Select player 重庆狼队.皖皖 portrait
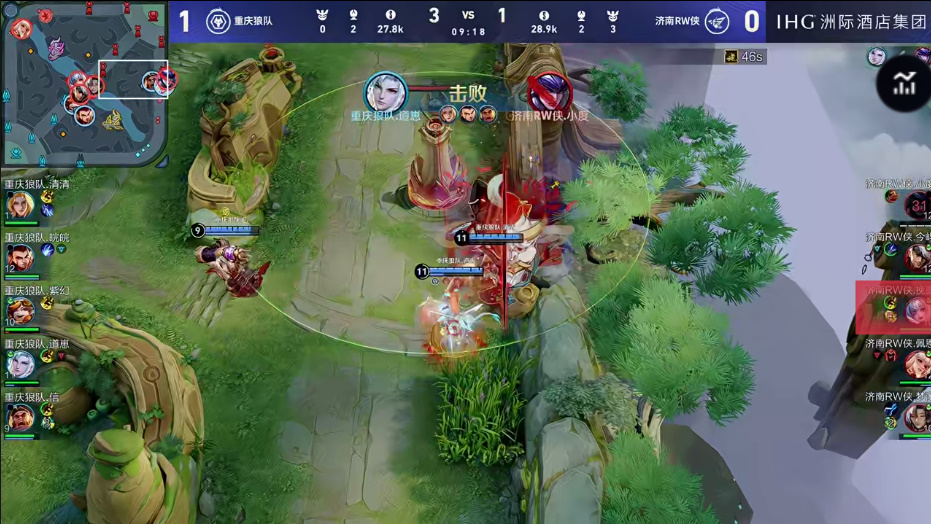This screenshot has height=524, width=931. (x=19, y=258)
